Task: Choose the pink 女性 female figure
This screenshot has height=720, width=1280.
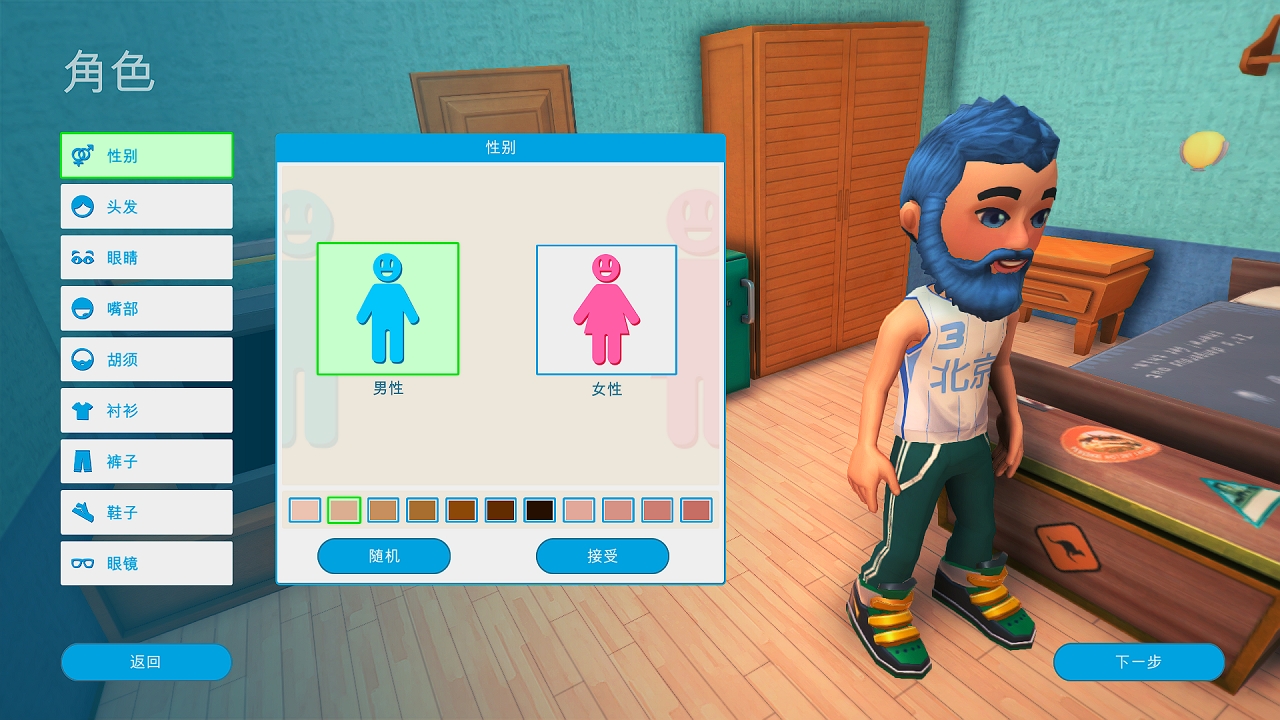Action: (x=606, y=310)
